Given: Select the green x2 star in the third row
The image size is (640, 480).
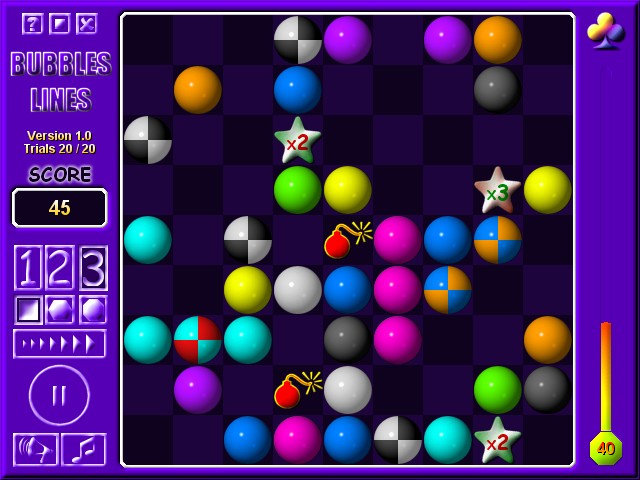Looking at the screenshot, I should point(297,141).
